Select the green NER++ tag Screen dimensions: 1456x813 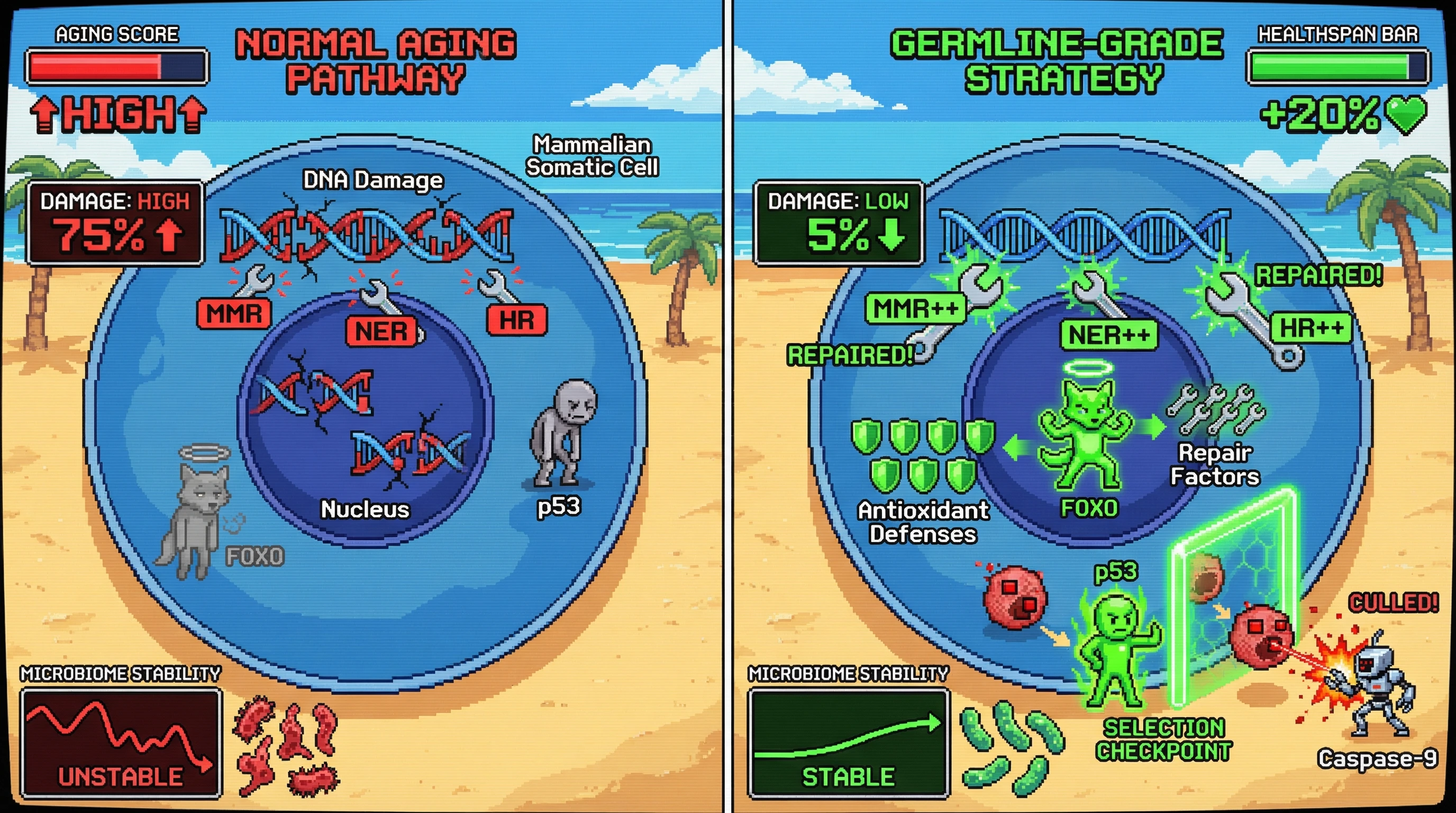point(1108,335)
